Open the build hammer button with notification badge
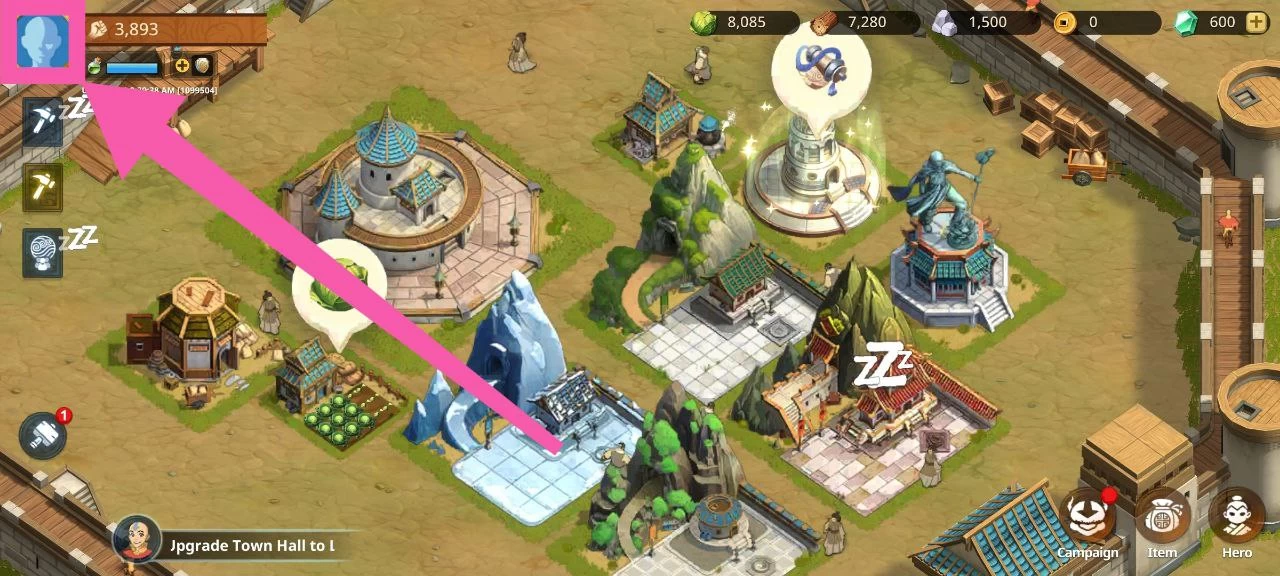Screen dimensions: 1280x576 (x=43, y=437)
